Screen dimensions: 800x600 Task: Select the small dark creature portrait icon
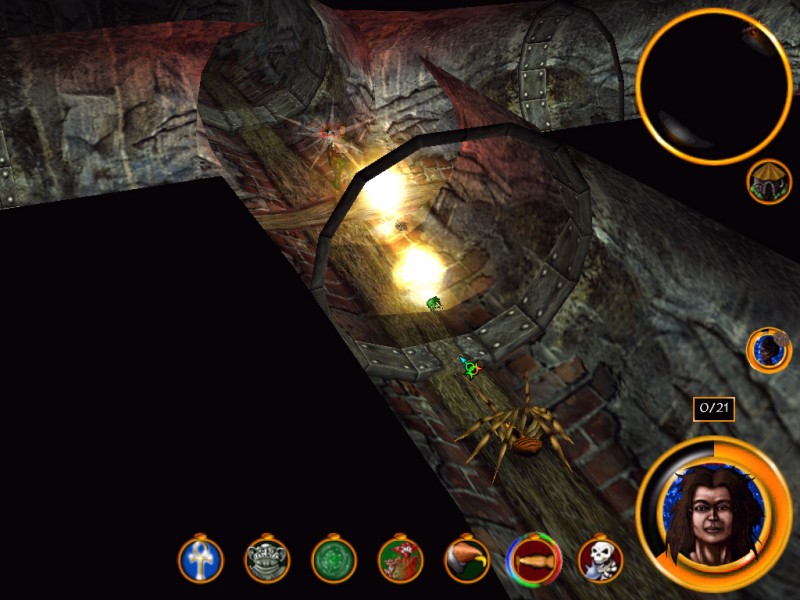[769, 350]
